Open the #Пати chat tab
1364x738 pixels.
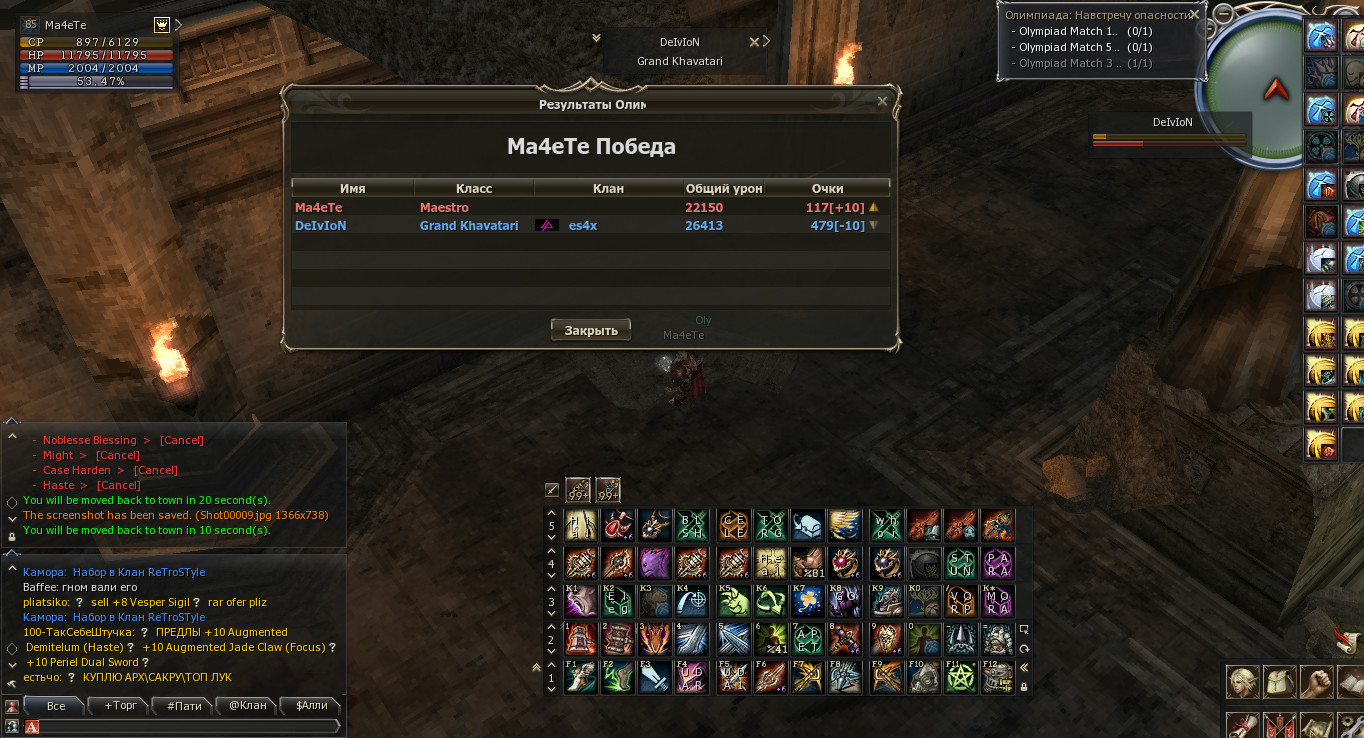click(184, 705)
